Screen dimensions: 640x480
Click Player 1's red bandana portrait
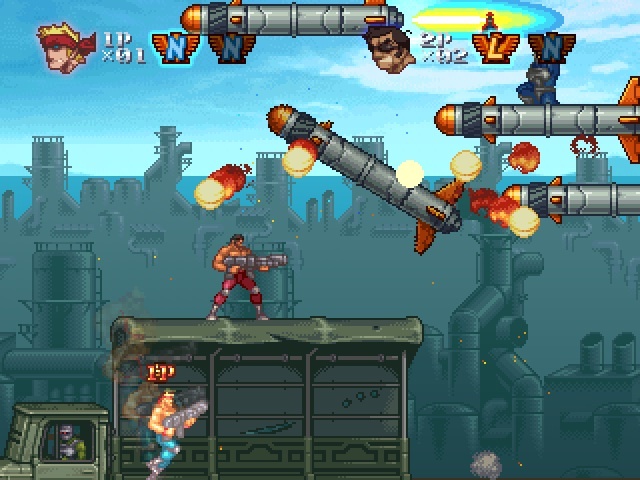[62, 46]
